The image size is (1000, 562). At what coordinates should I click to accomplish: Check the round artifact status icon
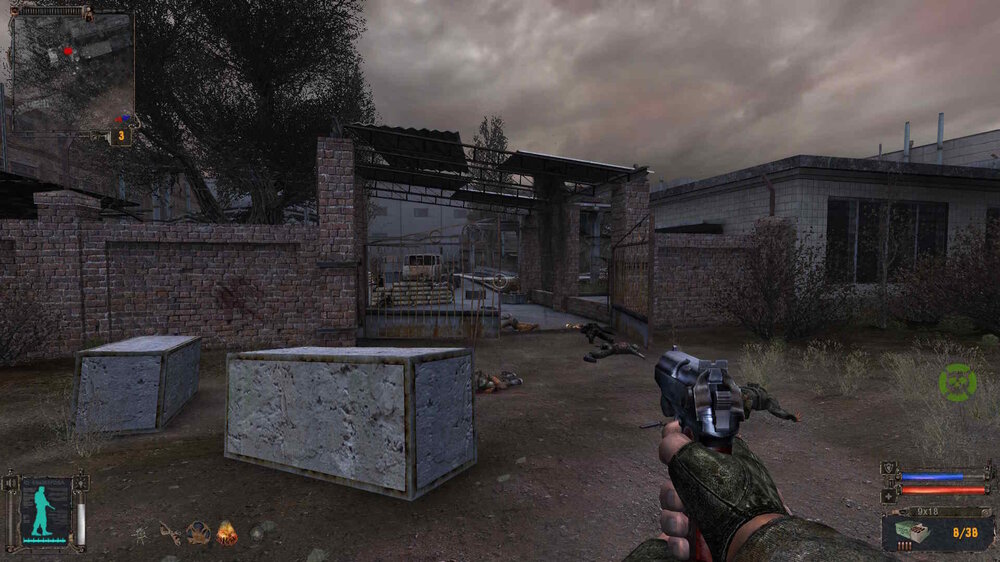(198, 533)
